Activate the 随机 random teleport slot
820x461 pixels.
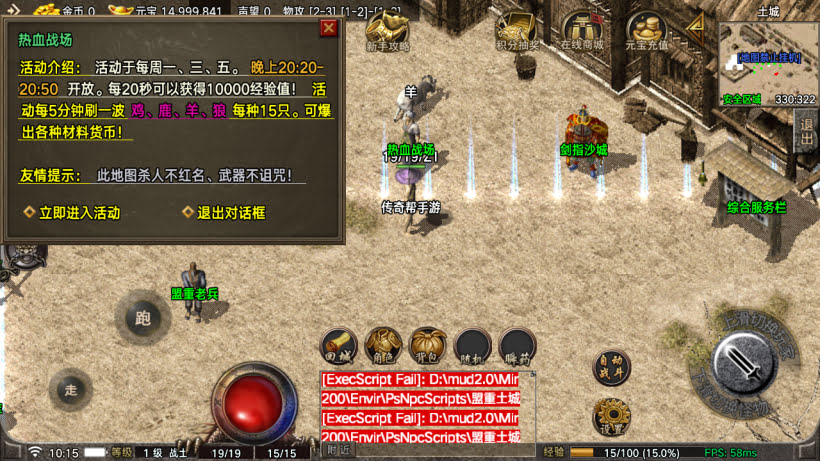(x=473, y=345)
